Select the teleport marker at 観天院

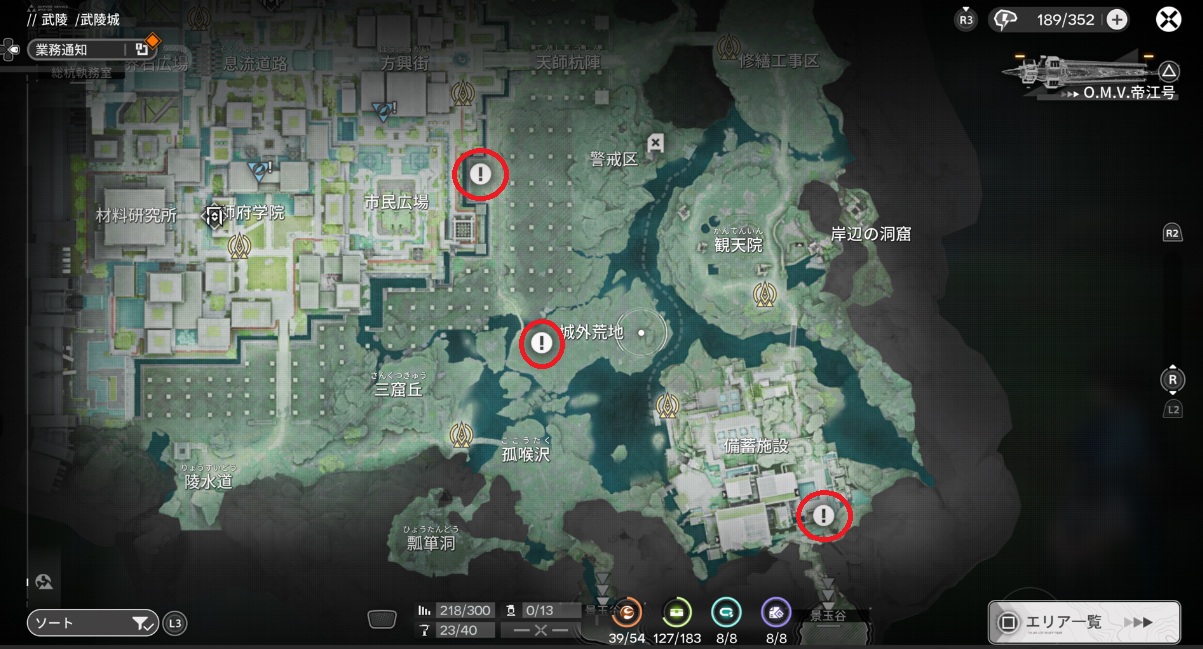[766, 294]
